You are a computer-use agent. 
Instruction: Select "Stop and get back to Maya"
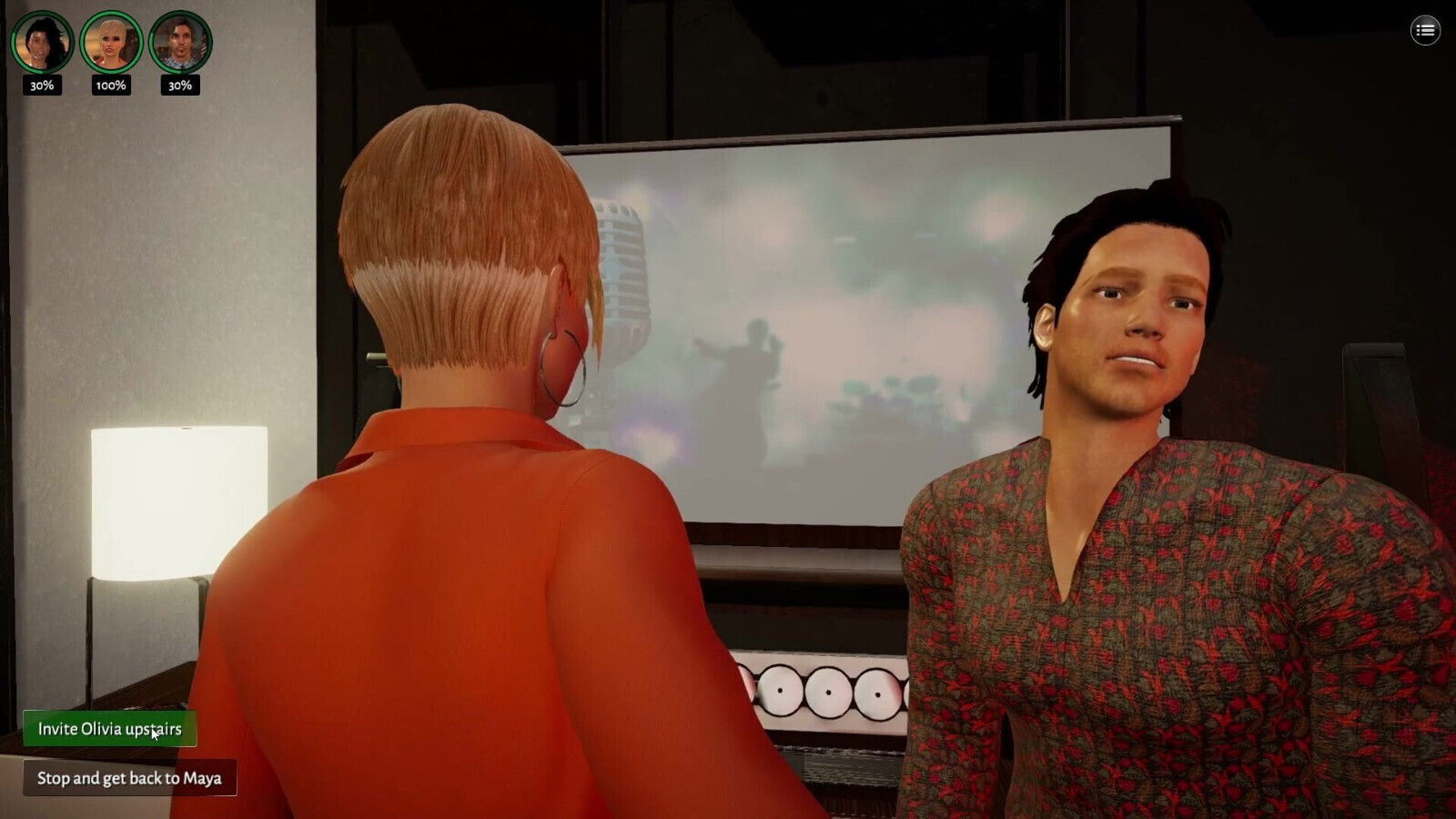pos(129,778)
